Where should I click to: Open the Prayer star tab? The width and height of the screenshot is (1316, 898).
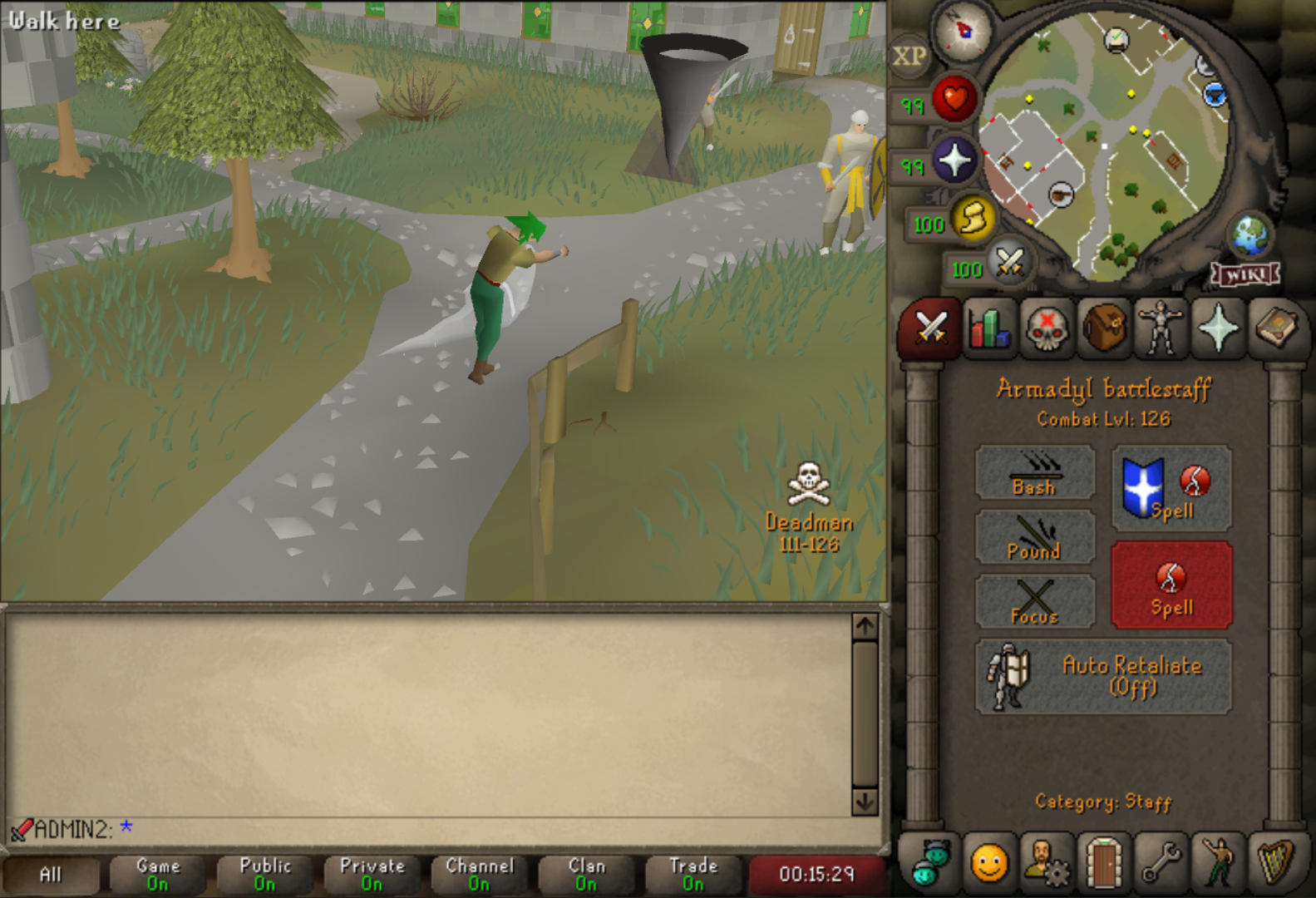click(x=1218, y=329)
